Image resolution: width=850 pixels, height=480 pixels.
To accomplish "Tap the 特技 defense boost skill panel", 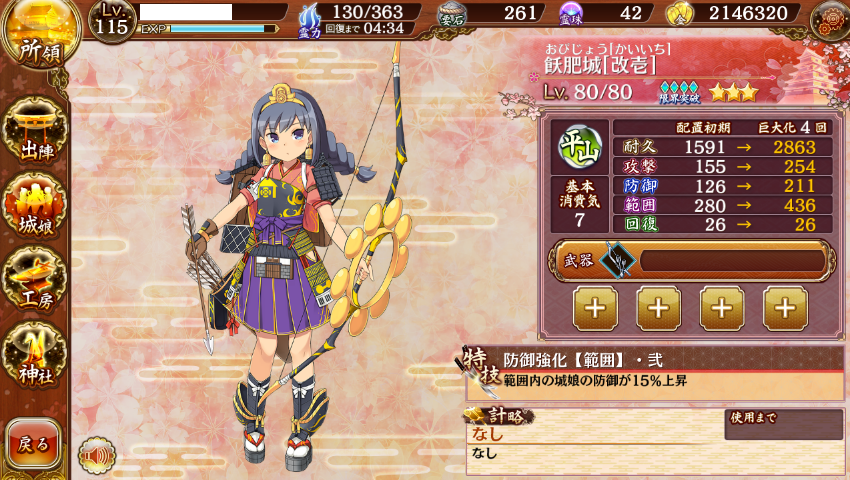I will 655,372.
